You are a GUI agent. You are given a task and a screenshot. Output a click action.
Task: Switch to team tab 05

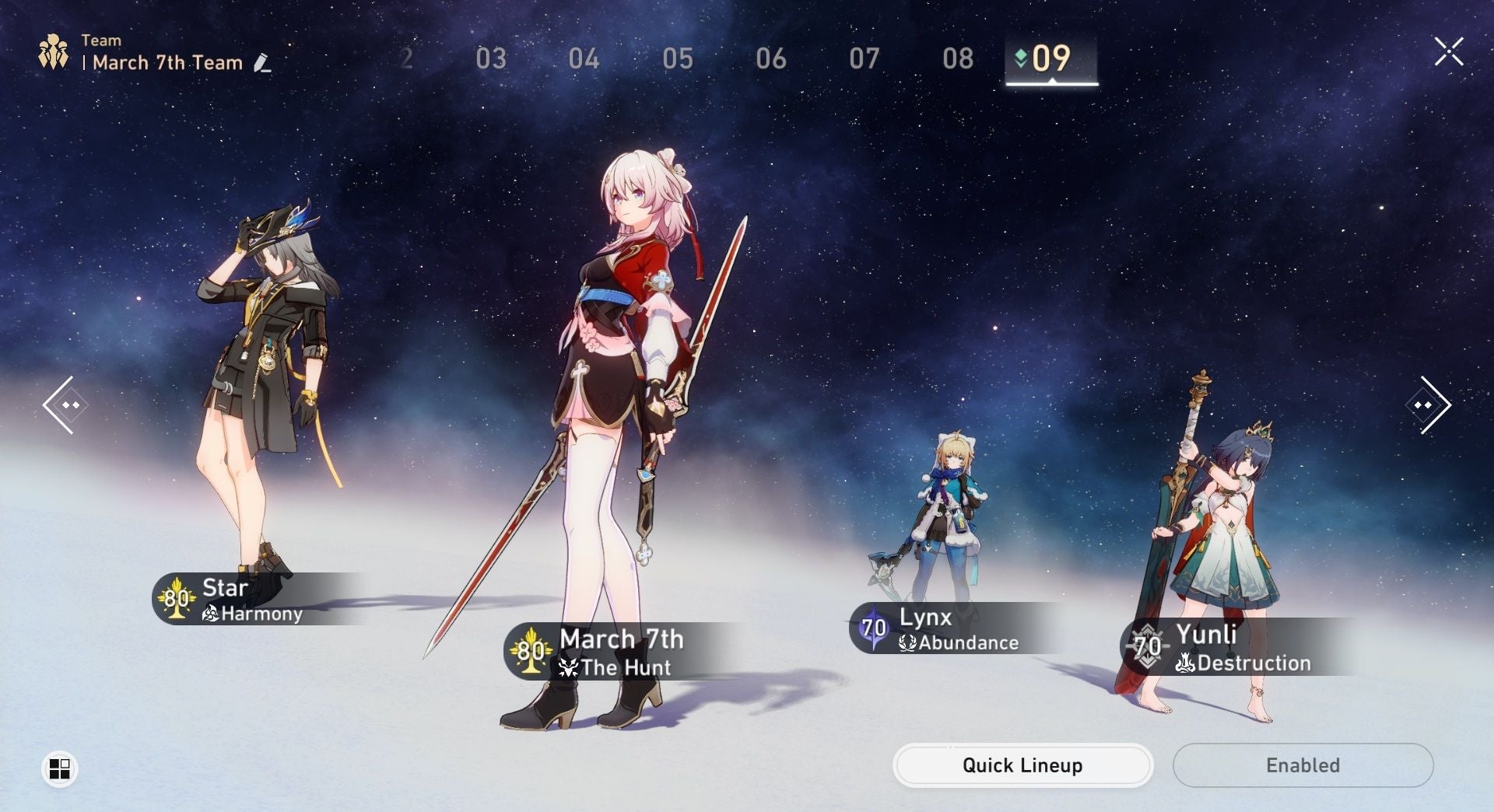679,59
